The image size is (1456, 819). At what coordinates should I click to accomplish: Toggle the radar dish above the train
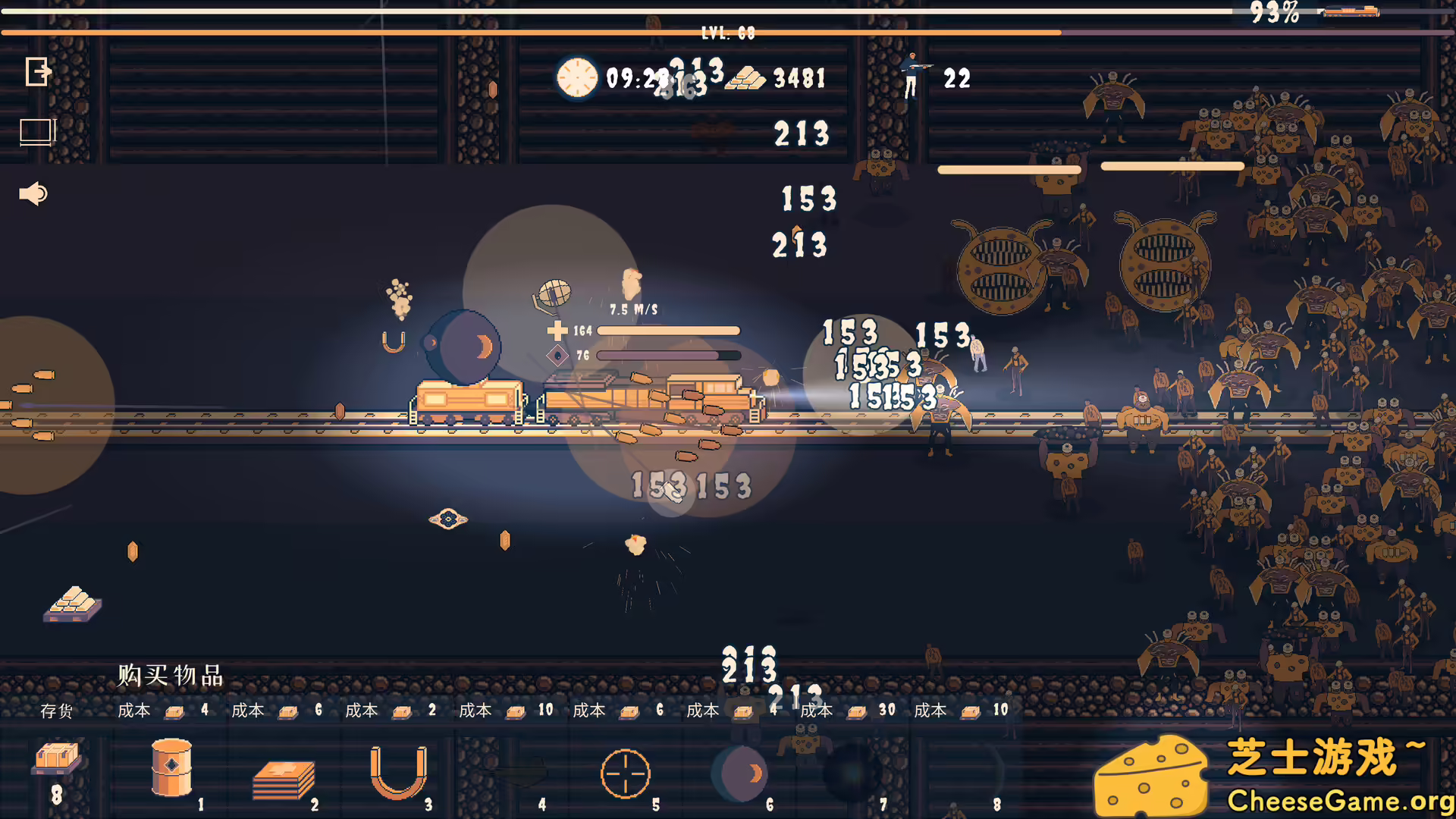pos(554,292)
